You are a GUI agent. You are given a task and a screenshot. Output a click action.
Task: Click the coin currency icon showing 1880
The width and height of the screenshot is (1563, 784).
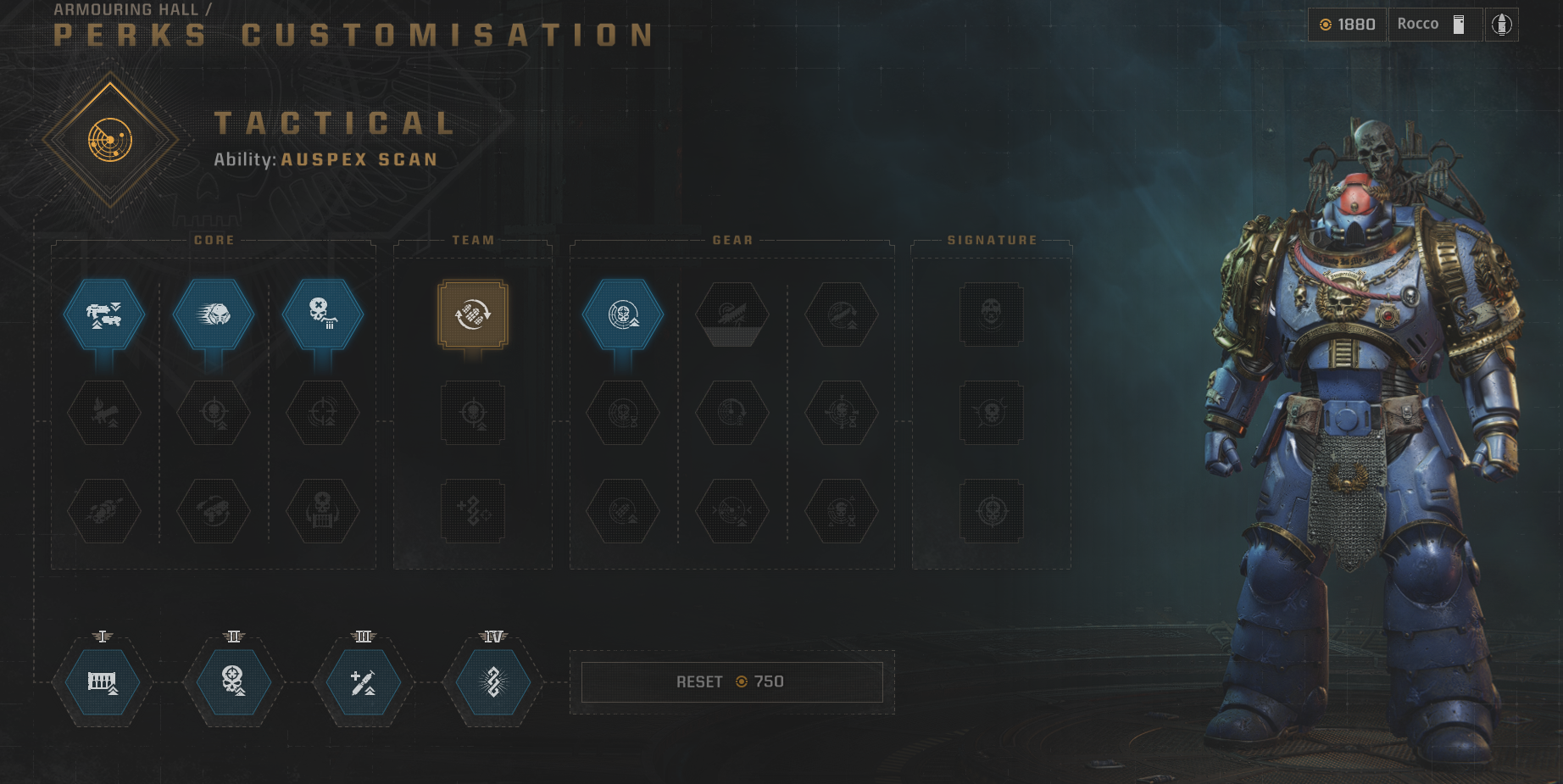point(1326,24)
